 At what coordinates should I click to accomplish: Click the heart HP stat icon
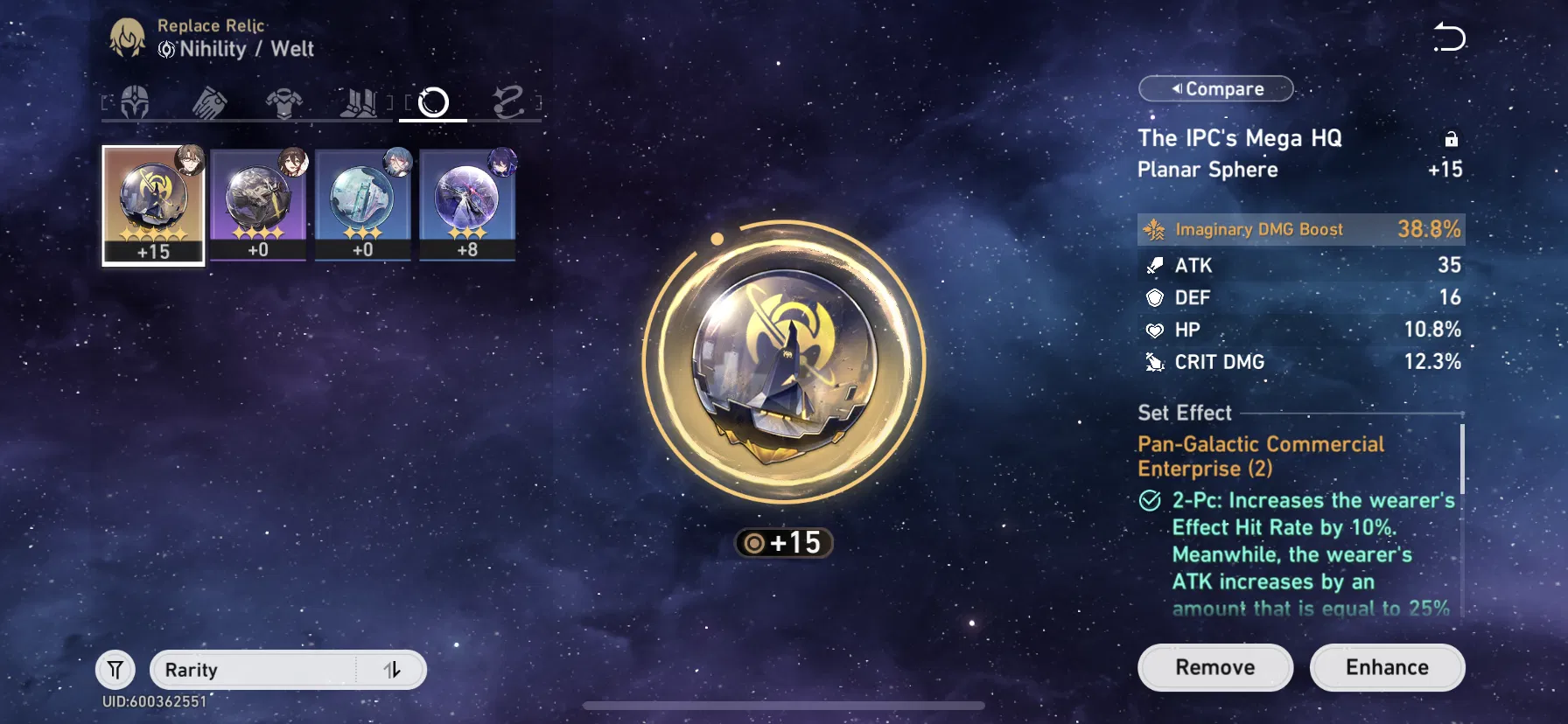[1157, 330]
